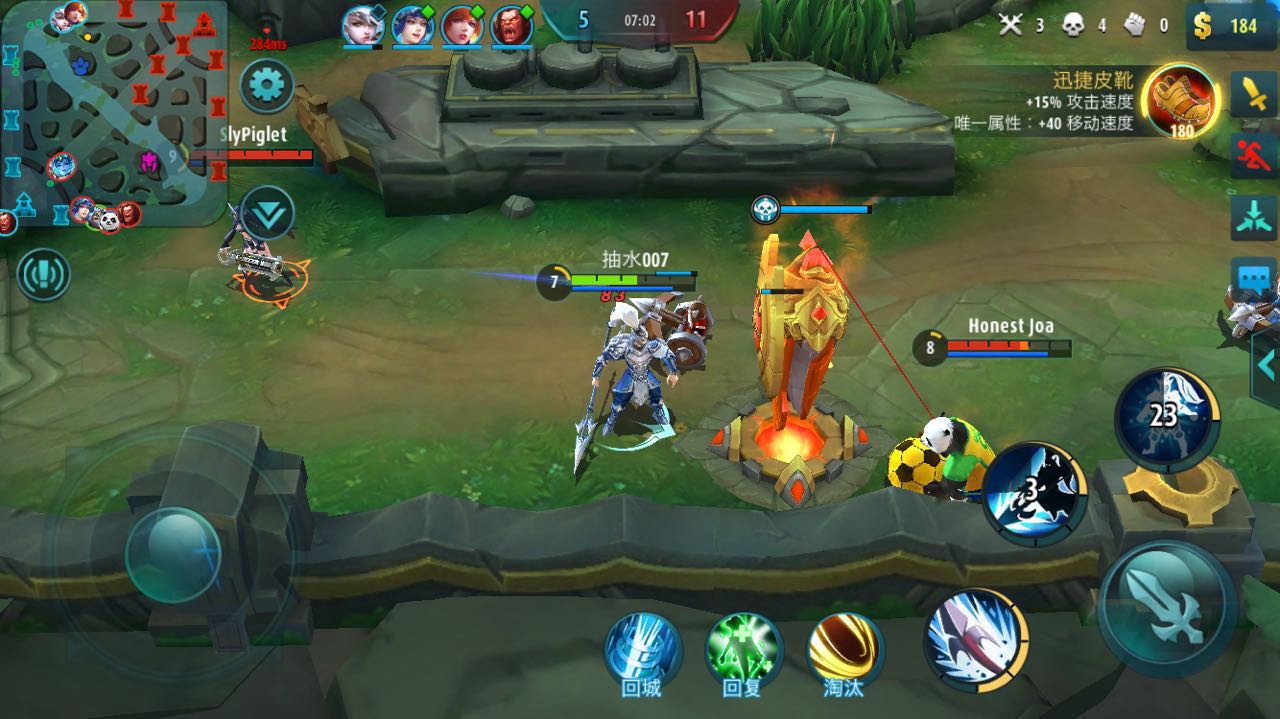The height and width of the screenshot is (719, 1280).
Task: Use the 回复 heal ability
Action: (x=743, y=649)
